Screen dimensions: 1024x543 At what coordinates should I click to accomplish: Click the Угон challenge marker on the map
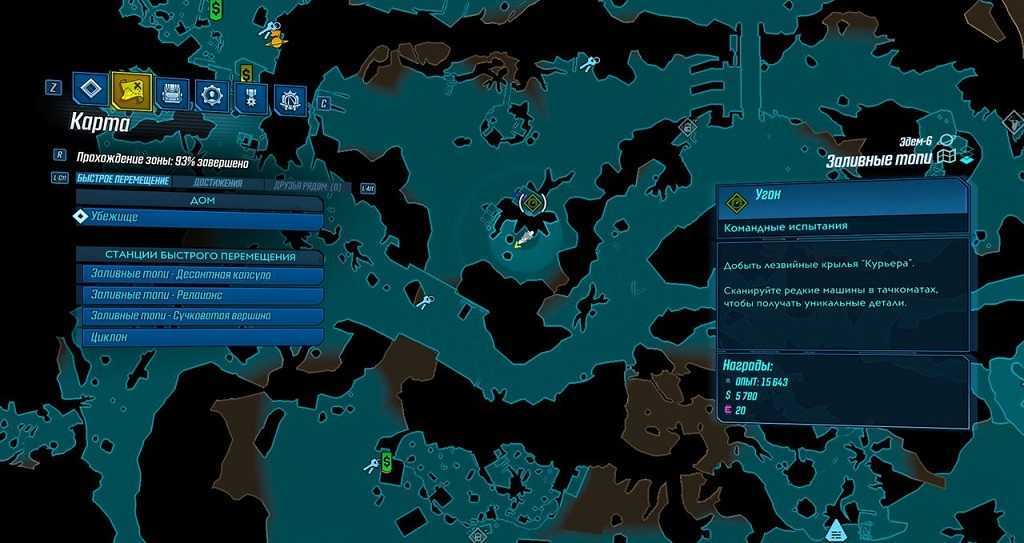[x=534, y=204]
